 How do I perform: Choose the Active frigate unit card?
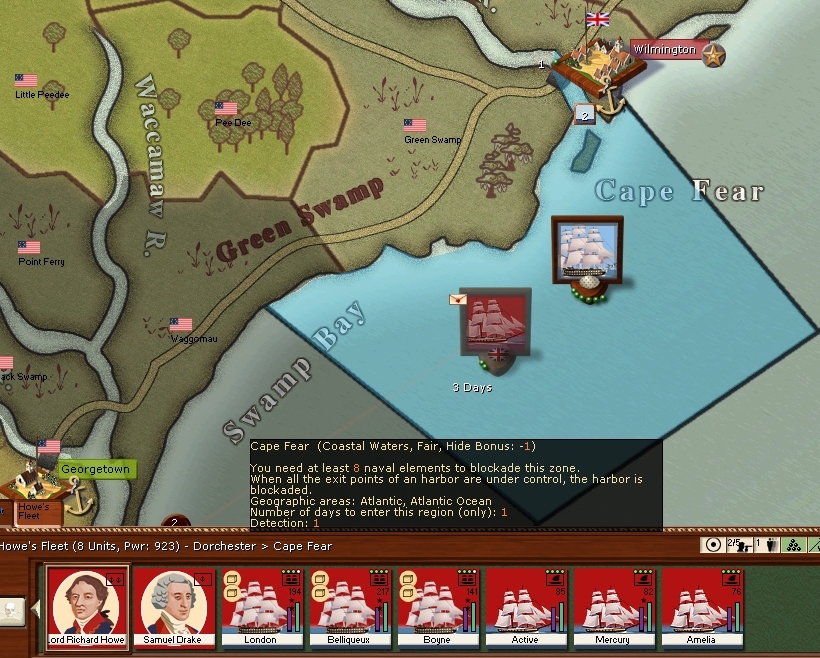525,606
